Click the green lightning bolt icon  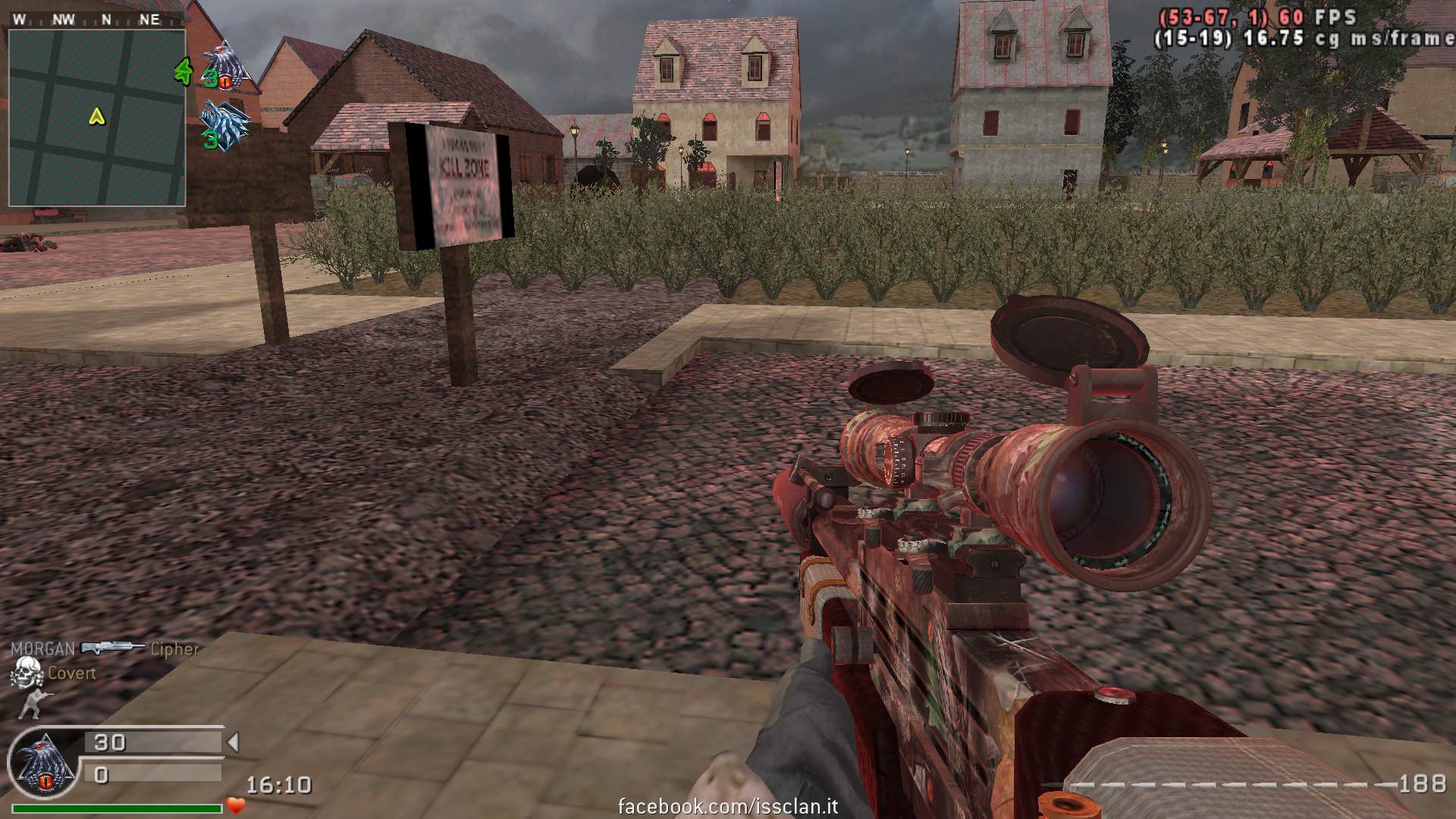click(184, 71)
